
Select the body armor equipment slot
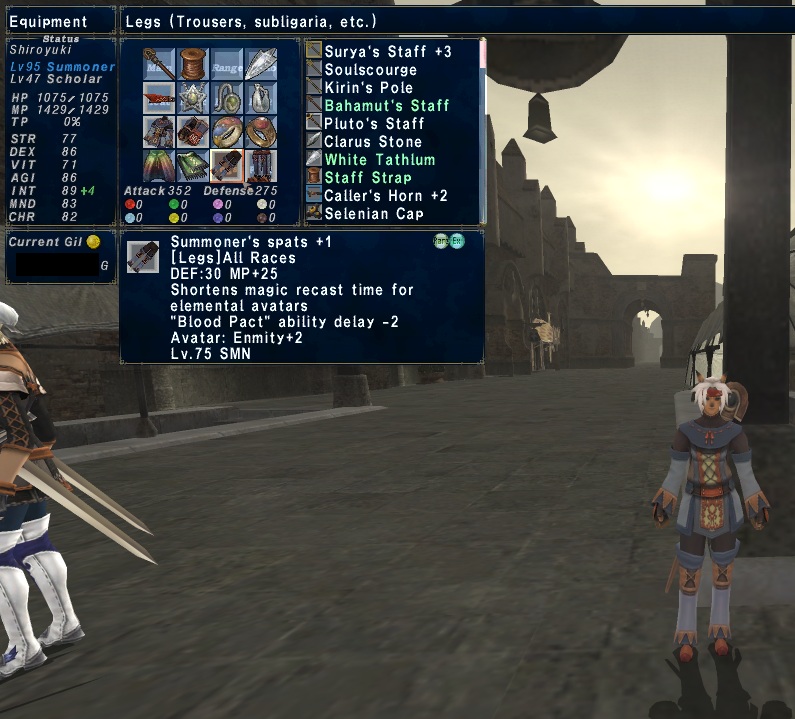coord(159,132)
